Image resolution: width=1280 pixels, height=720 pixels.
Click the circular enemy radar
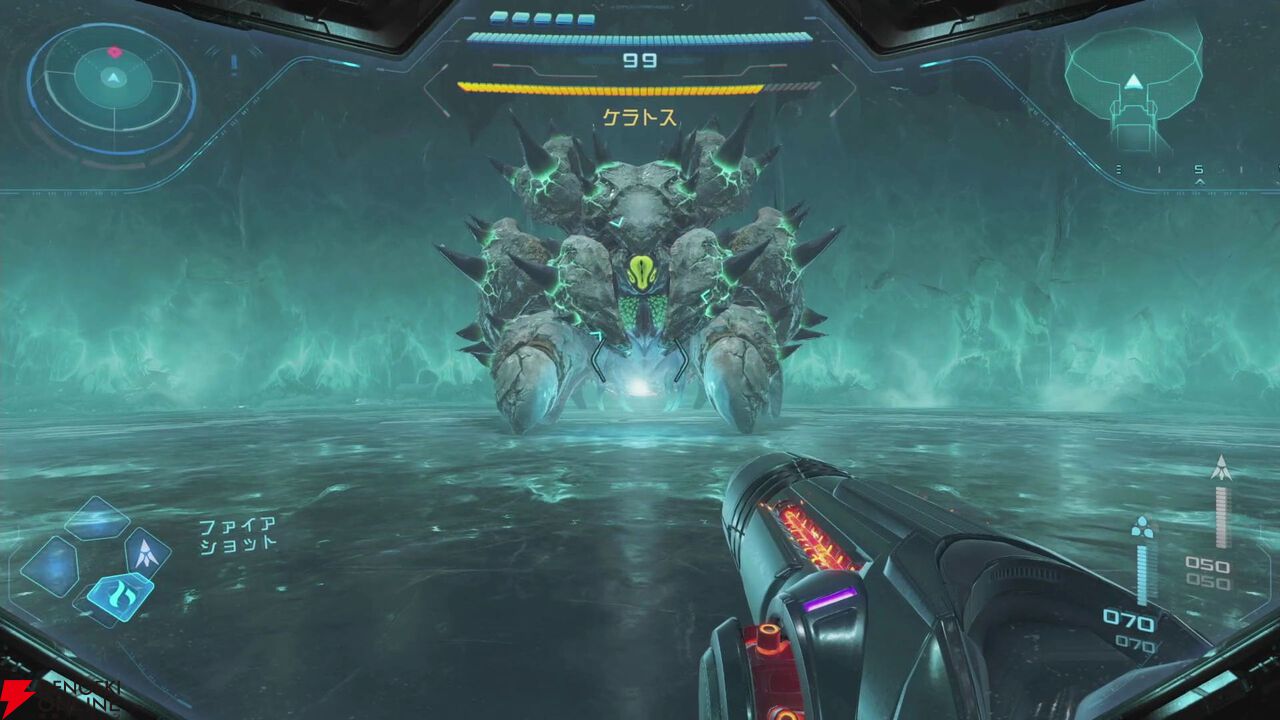[x=112, y=86]
